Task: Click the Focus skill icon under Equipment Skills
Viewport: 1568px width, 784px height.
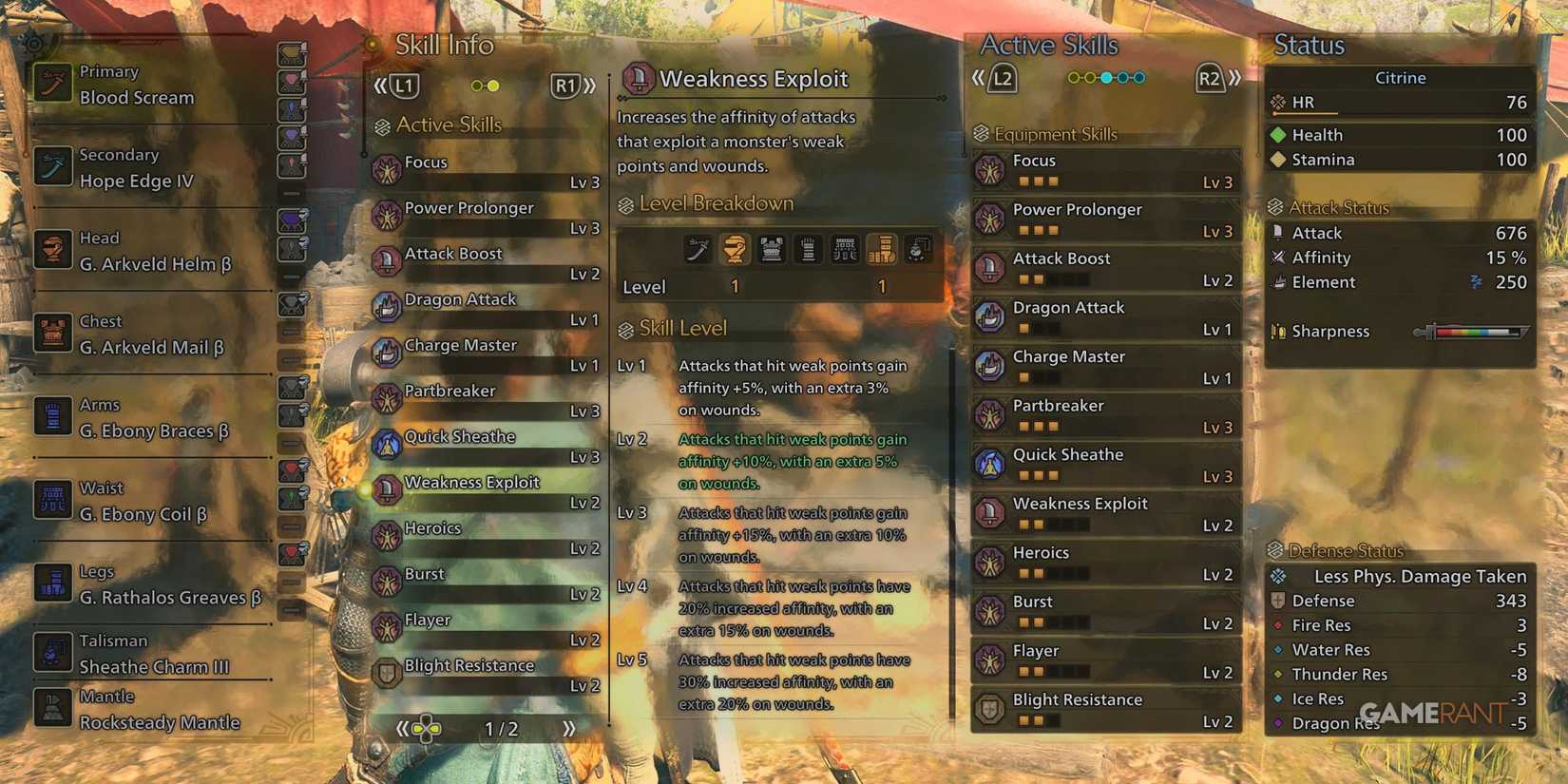Action: click(x=991, y=169)
